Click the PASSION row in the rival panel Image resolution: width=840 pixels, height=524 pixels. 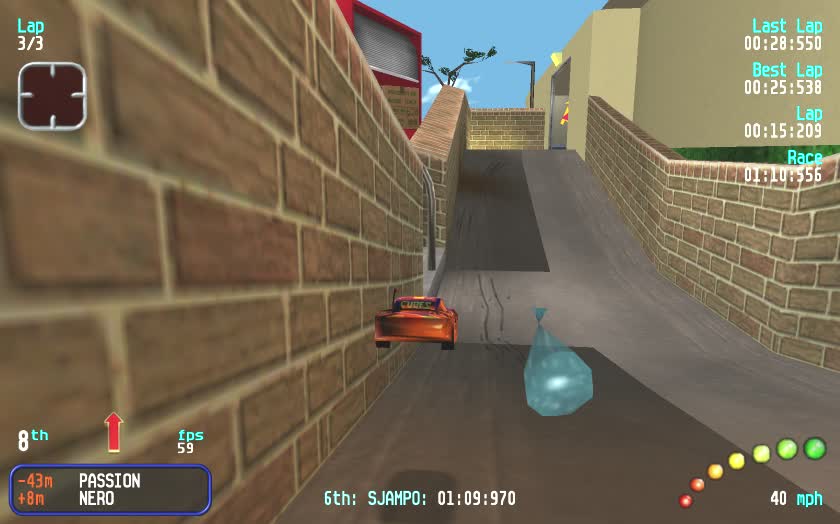pyautogui.click(x=109, y=481)
